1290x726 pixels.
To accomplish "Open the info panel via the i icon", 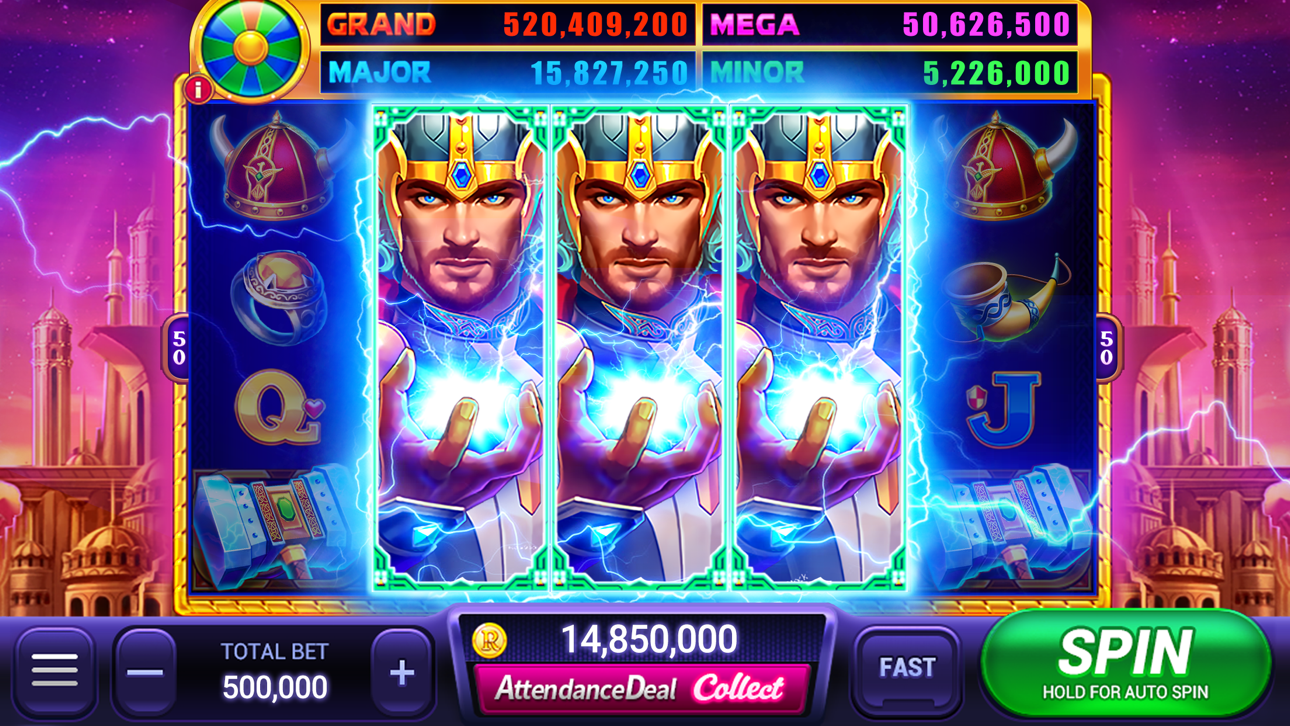I will (197, 89).
